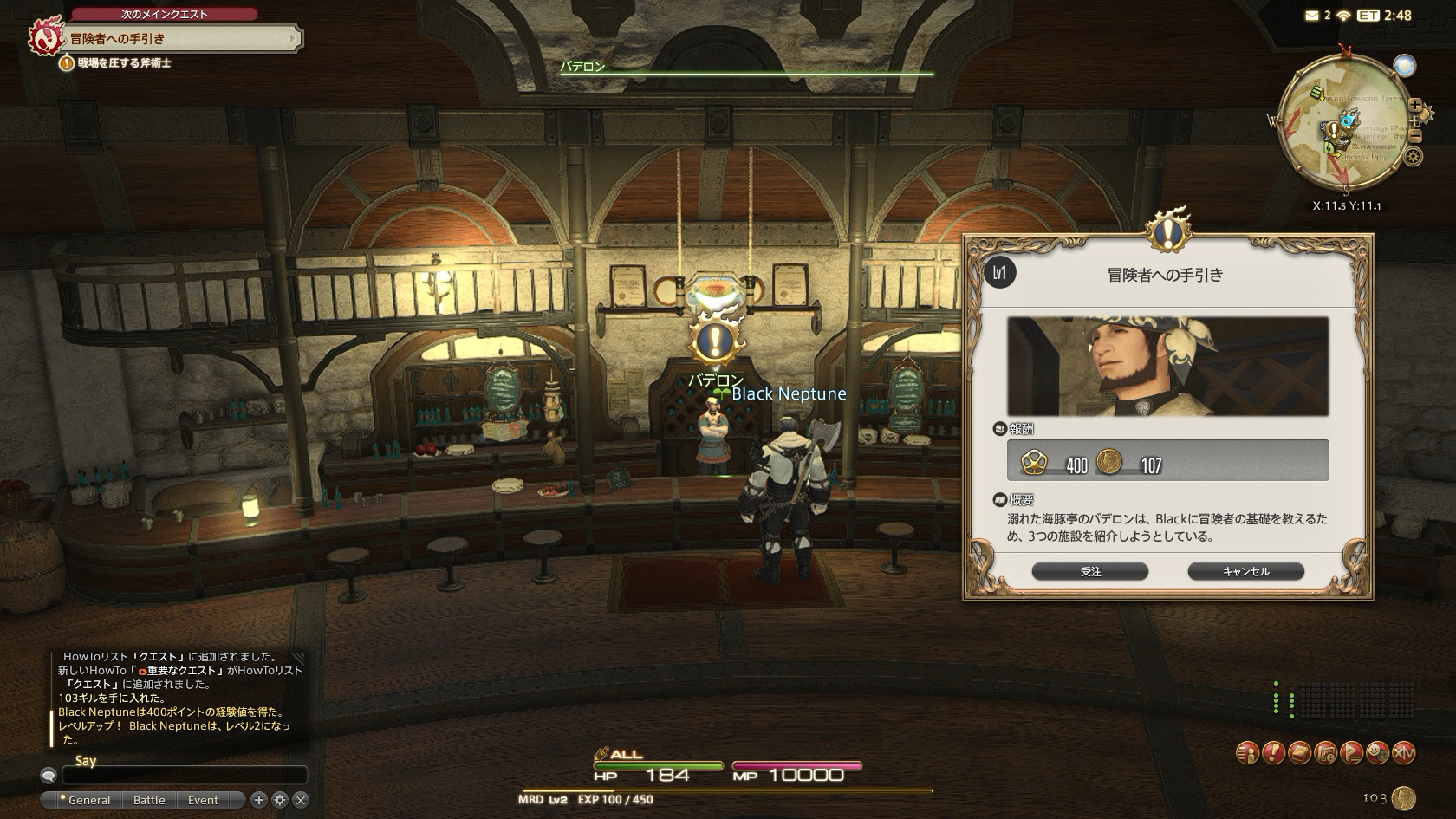Accept the quest with the 受注 button

[1089, 571]
